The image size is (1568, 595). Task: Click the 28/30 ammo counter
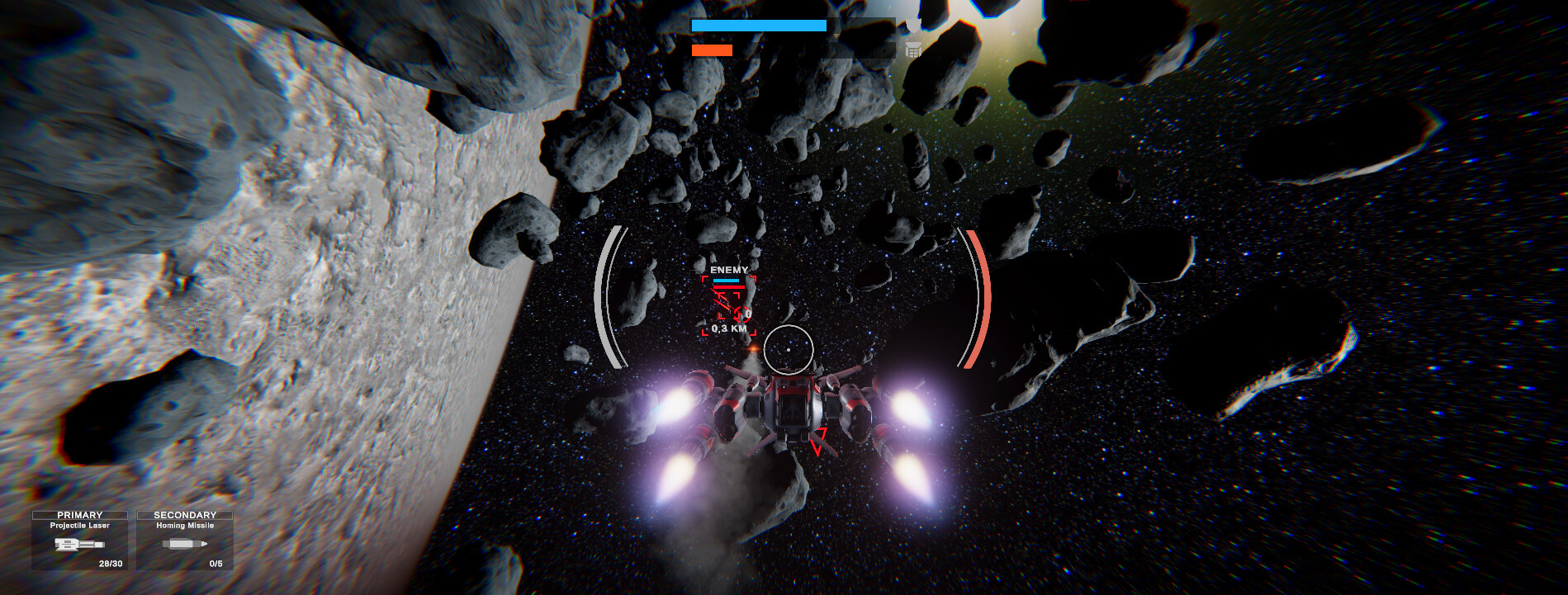[109, 564]
